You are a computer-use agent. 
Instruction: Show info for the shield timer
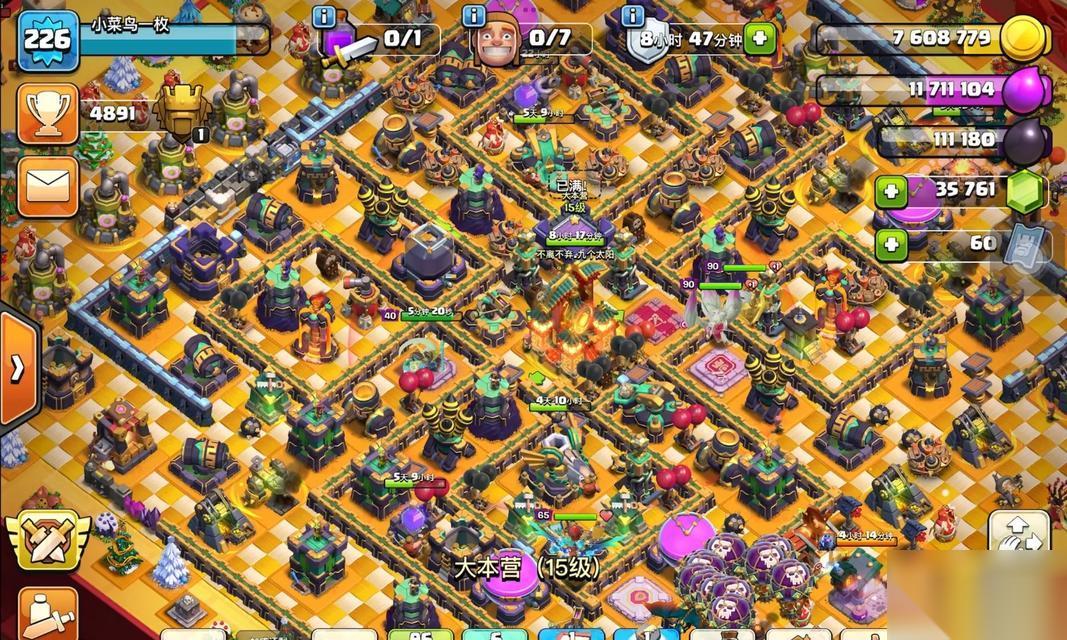(632, 16)
